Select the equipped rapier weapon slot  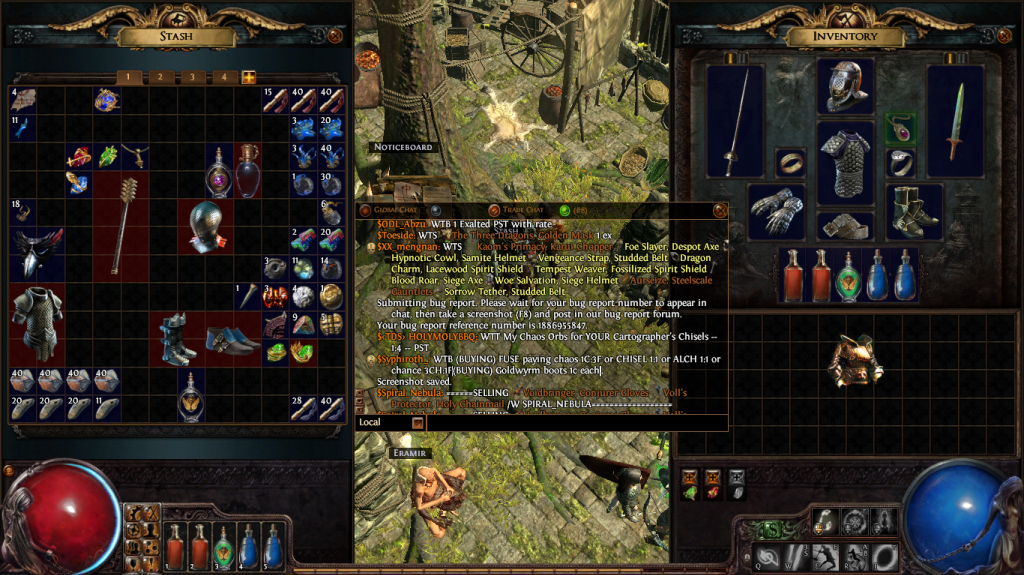coord(736,121)
